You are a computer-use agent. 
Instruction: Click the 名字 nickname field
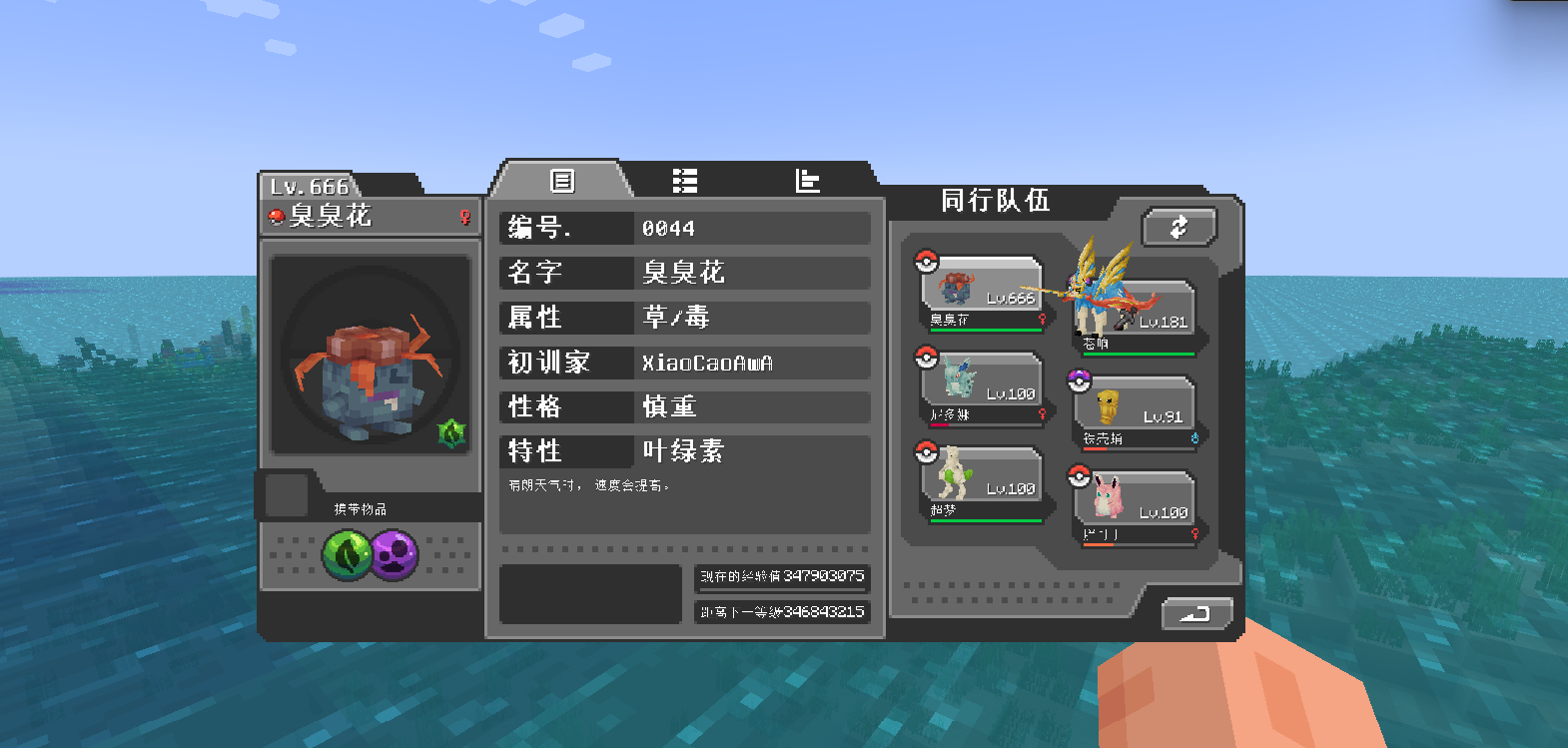pyautogui.click(x=751, y=273)
